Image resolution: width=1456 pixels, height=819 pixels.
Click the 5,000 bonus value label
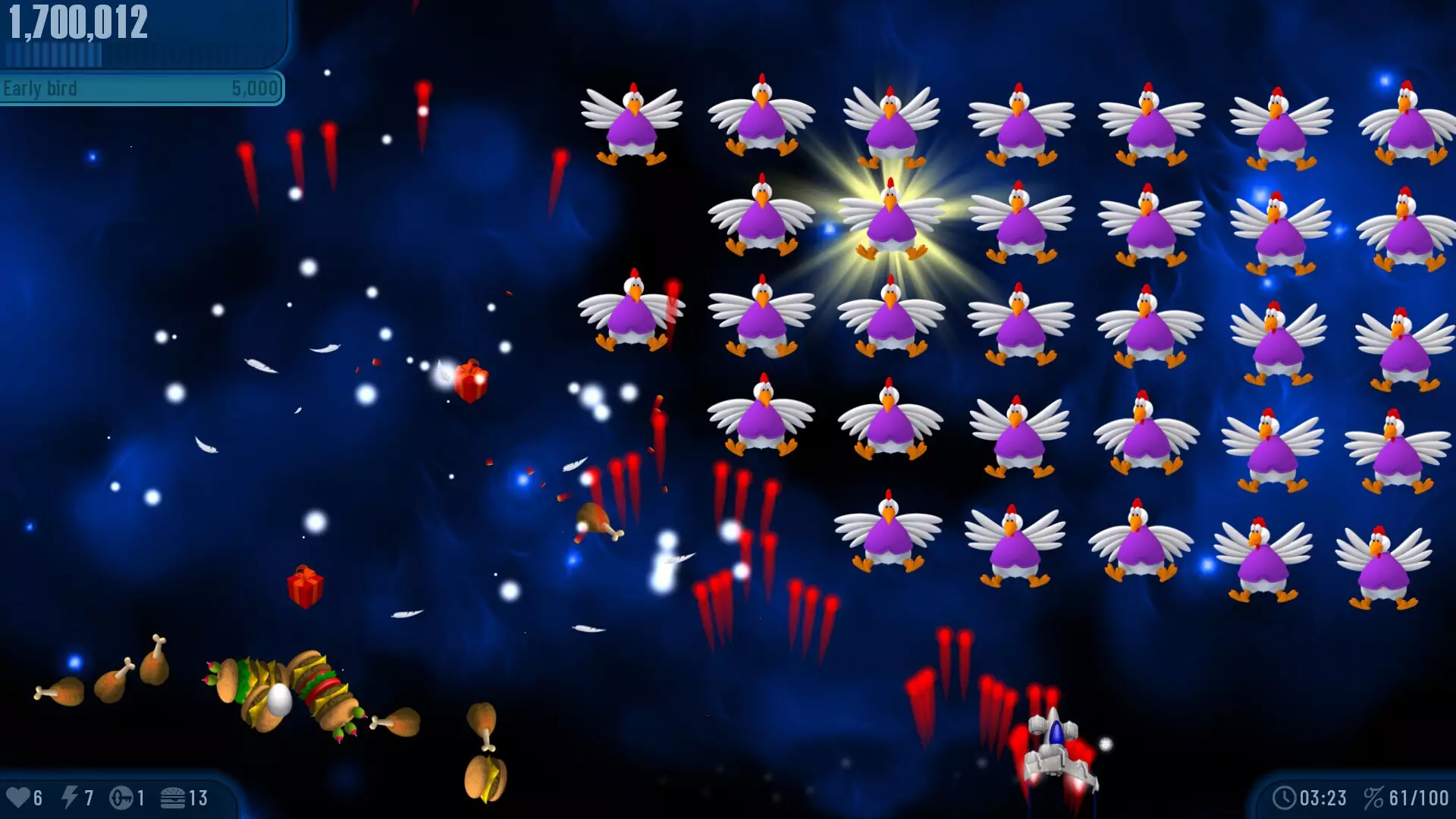pos(253,88)
